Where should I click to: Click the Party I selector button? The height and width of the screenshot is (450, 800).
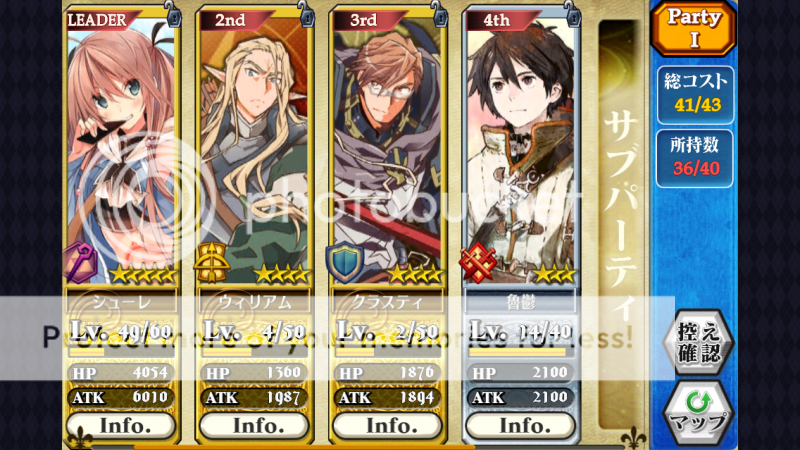[x=695, y=30]
